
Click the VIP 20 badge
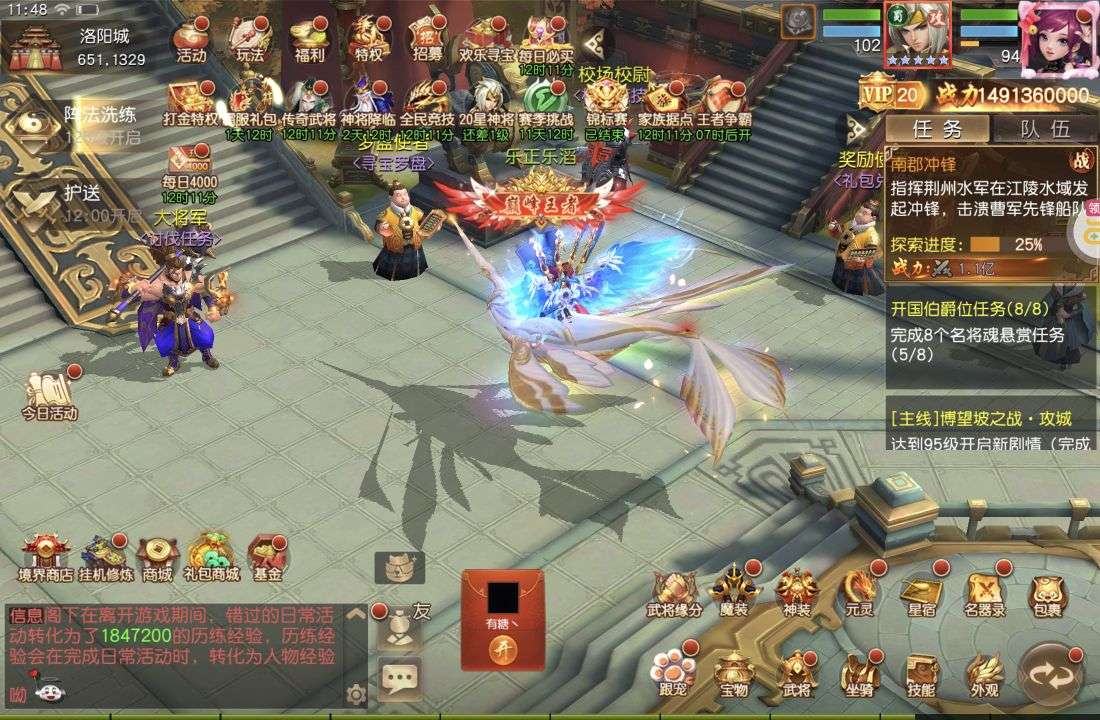[x=892, y=95]
